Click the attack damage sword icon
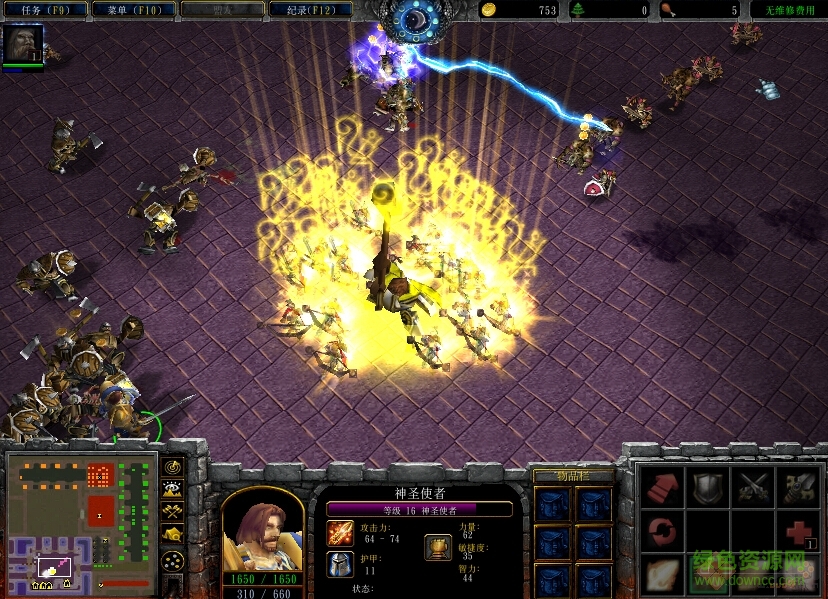 coord(339,532)
